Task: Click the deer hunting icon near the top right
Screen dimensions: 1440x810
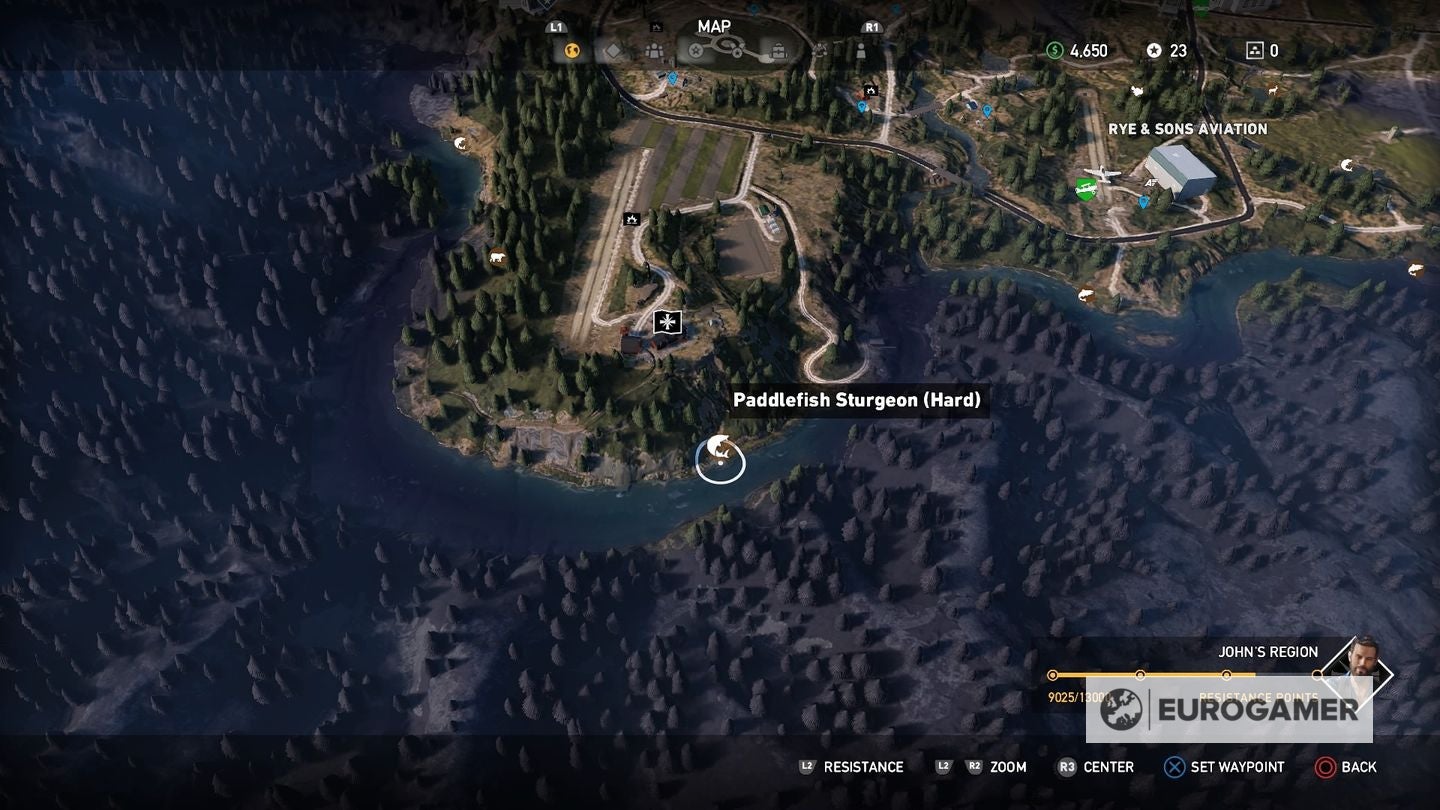Action: pyautogui.click(x=1273, y=89)
